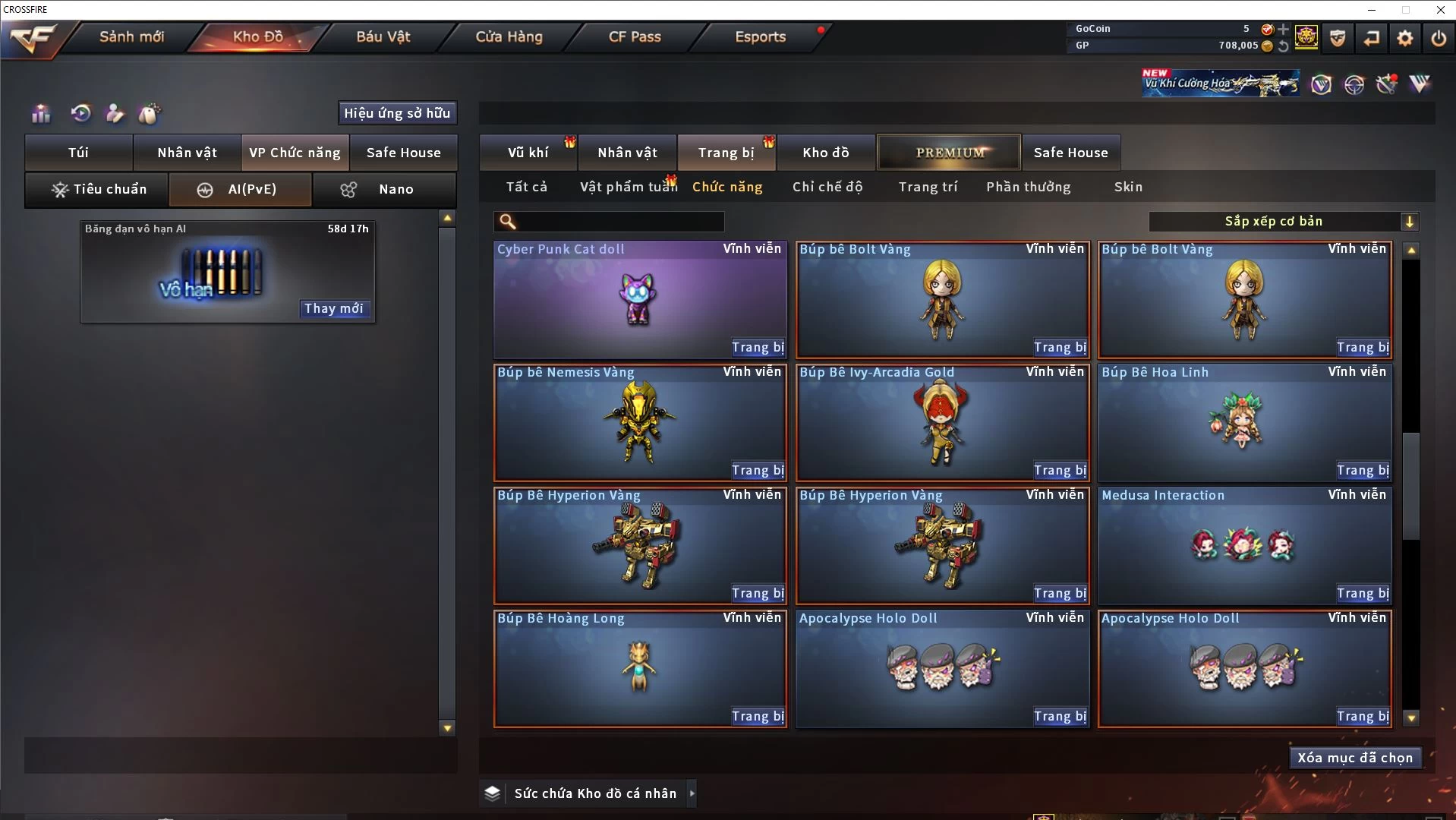Click Xóa mục đã chọn button
Image resolution: width=1456 pixels, height=820 pixels.
[x=1355, y=758]
